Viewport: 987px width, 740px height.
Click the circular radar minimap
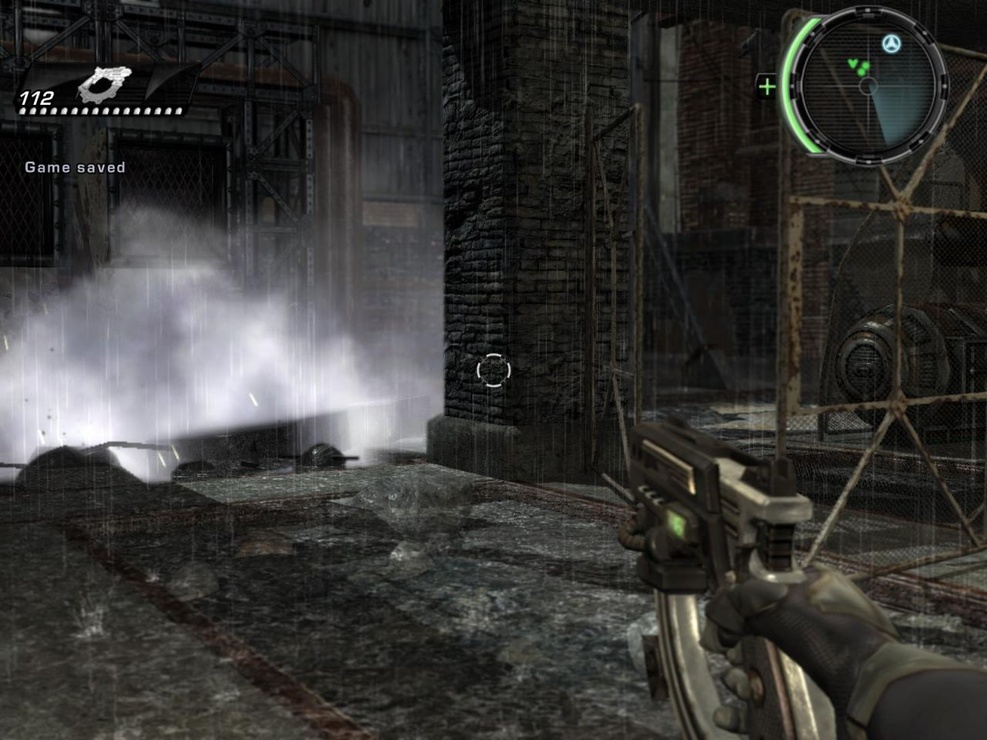point(868,84)
